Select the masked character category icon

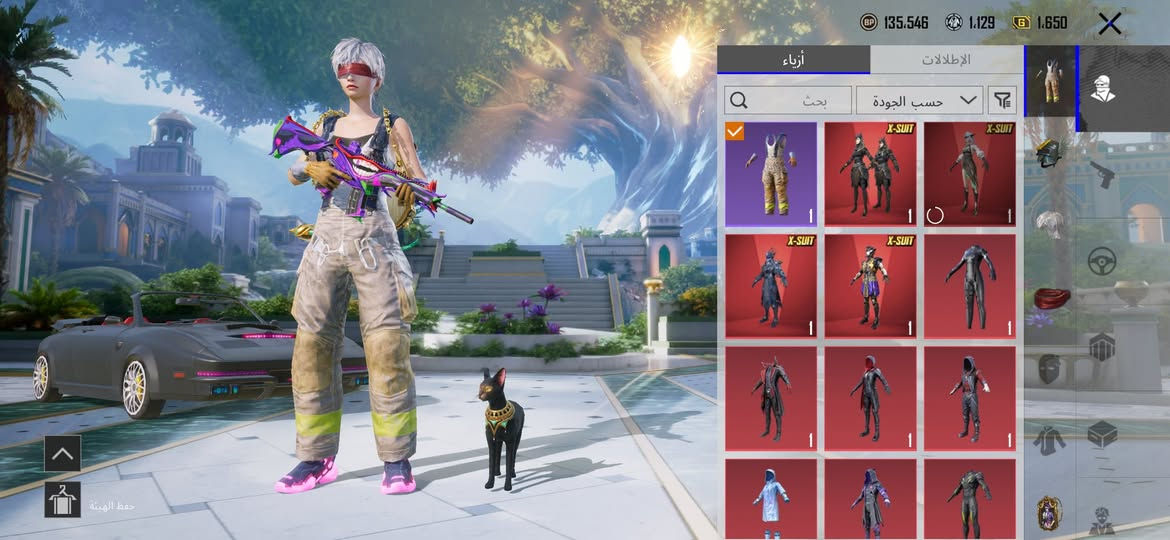(1103, 89)
